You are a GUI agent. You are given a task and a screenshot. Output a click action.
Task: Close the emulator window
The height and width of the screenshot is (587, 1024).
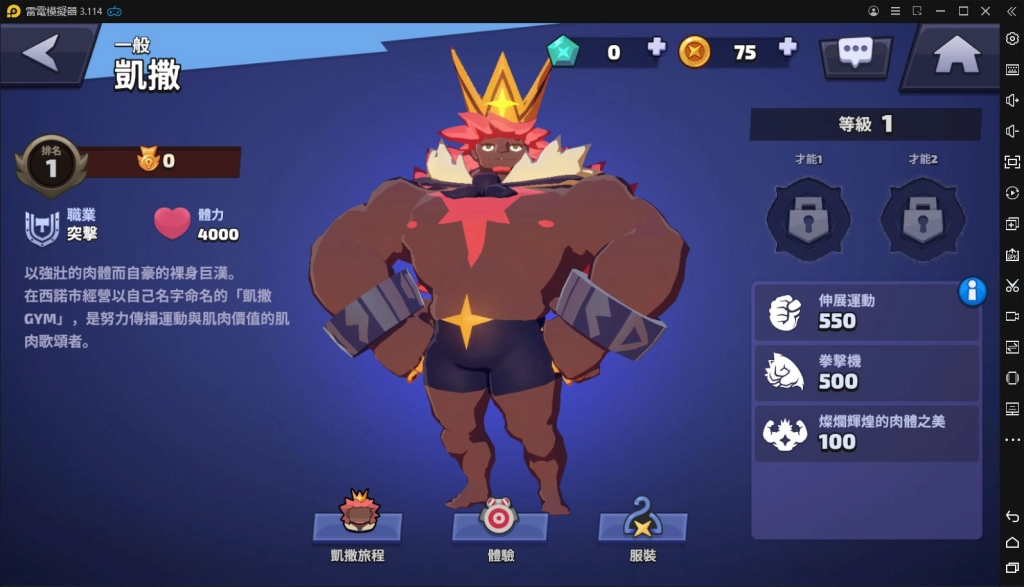tap(987, 11)
